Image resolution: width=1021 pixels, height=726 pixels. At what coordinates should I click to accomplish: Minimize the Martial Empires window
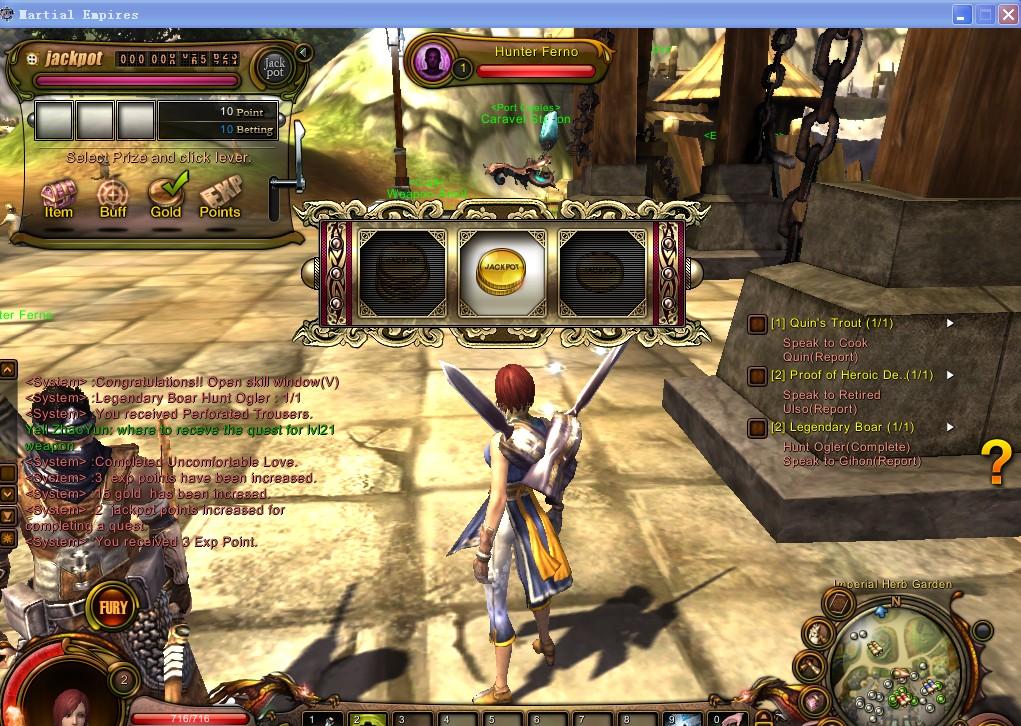[x=962, y=14]
